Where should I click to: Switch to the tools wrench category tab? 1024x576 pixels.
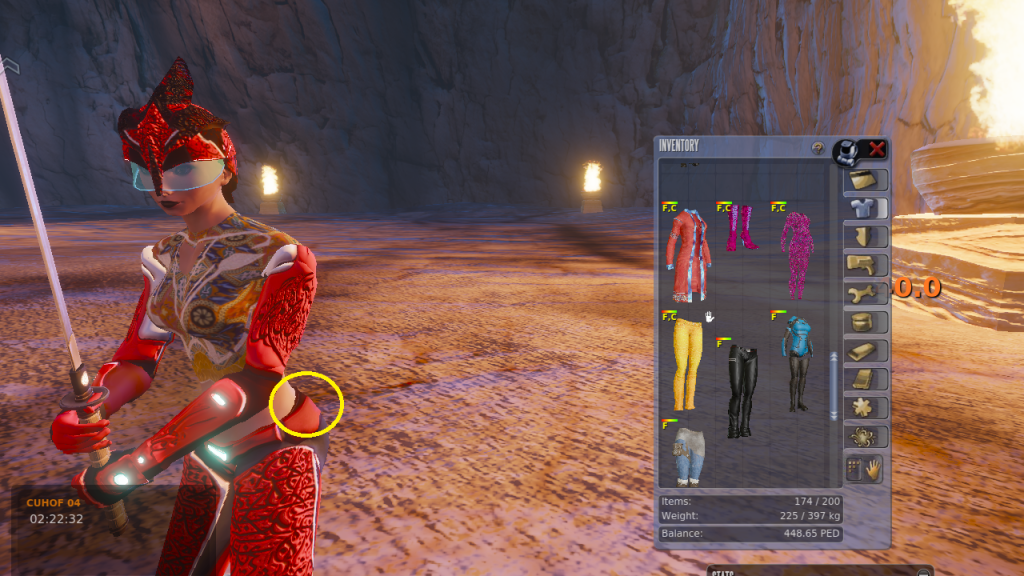coord(866,294)
